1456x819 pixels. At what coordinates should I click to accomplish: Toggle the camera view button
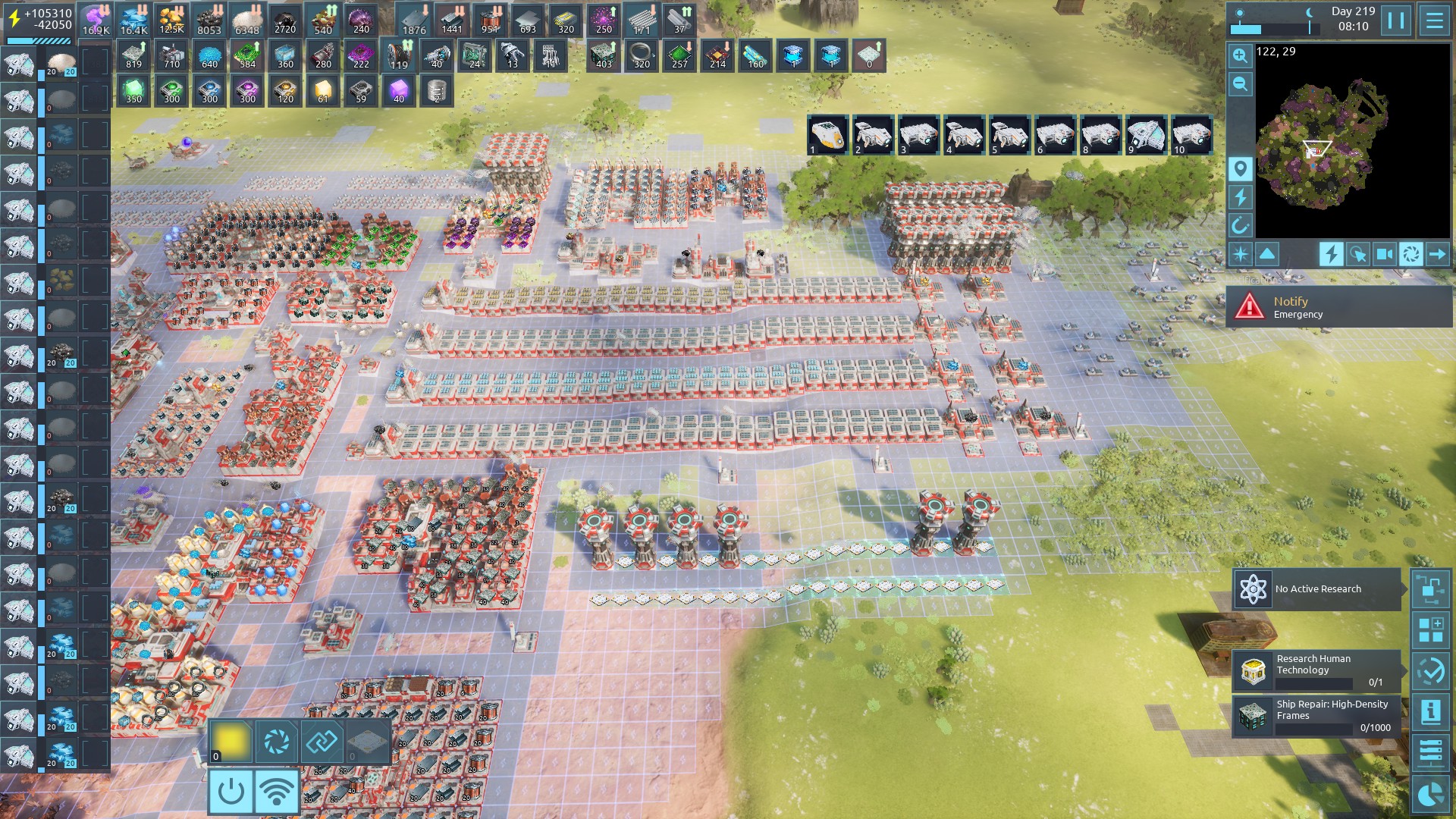pyautogui.click(x=1384, y=254)
